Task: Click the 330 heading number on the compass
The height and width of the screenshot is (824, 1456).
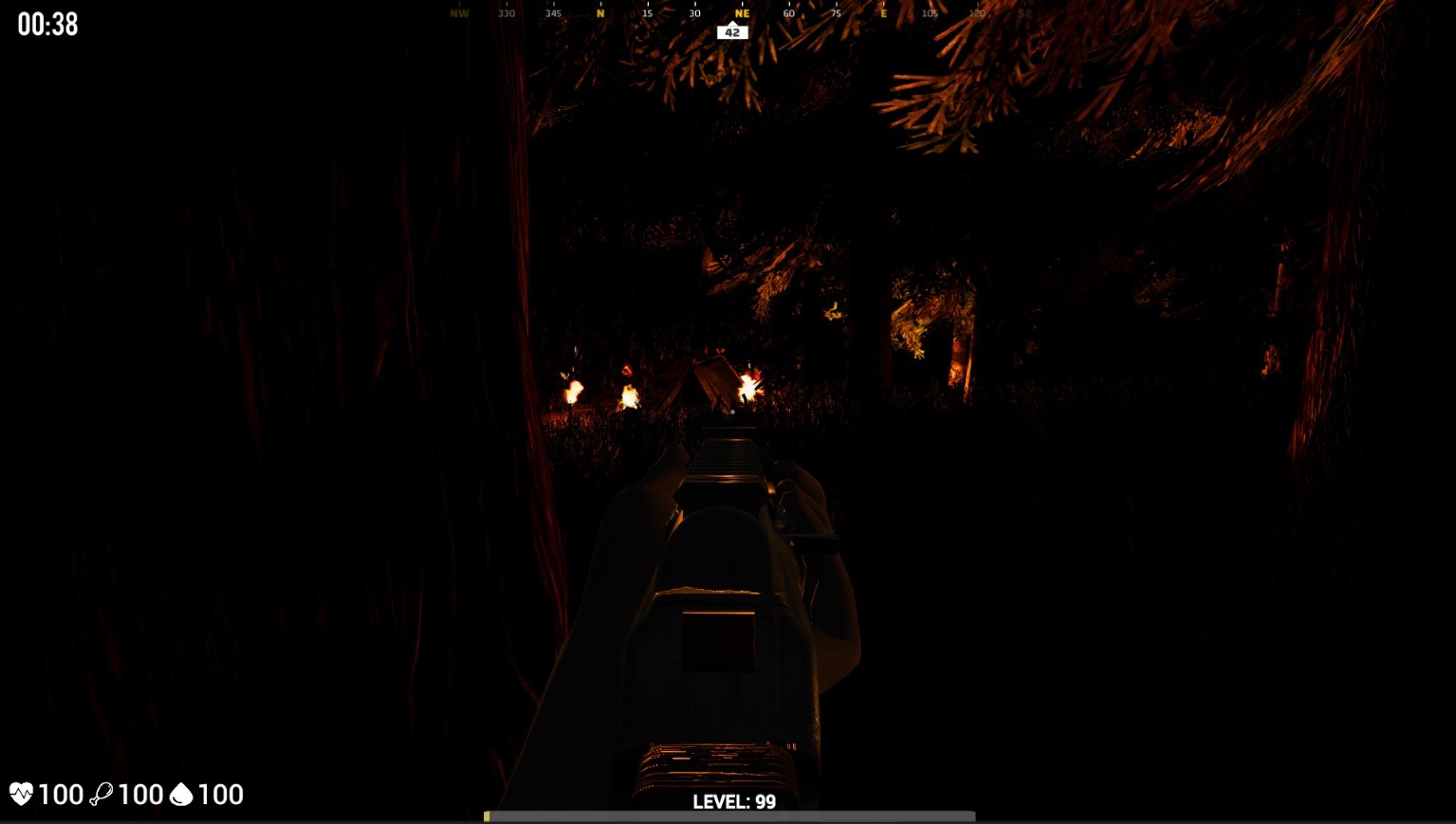Action: 507,14
